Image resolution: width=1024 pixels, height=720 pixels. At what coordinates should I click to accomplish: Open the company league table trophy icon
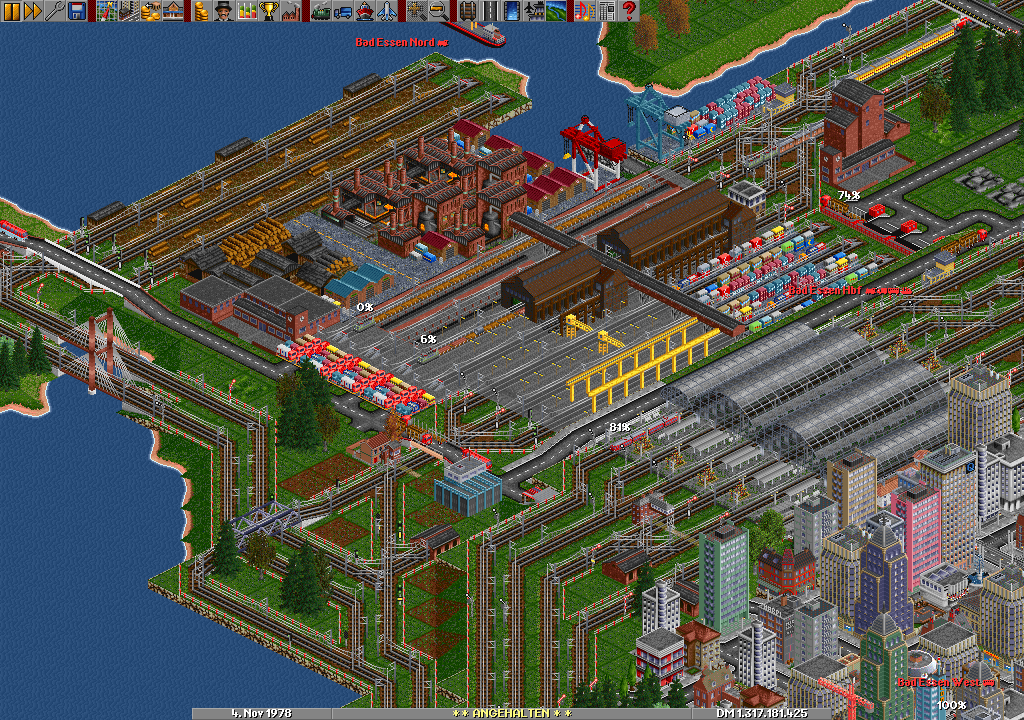(x=268, y=11)
